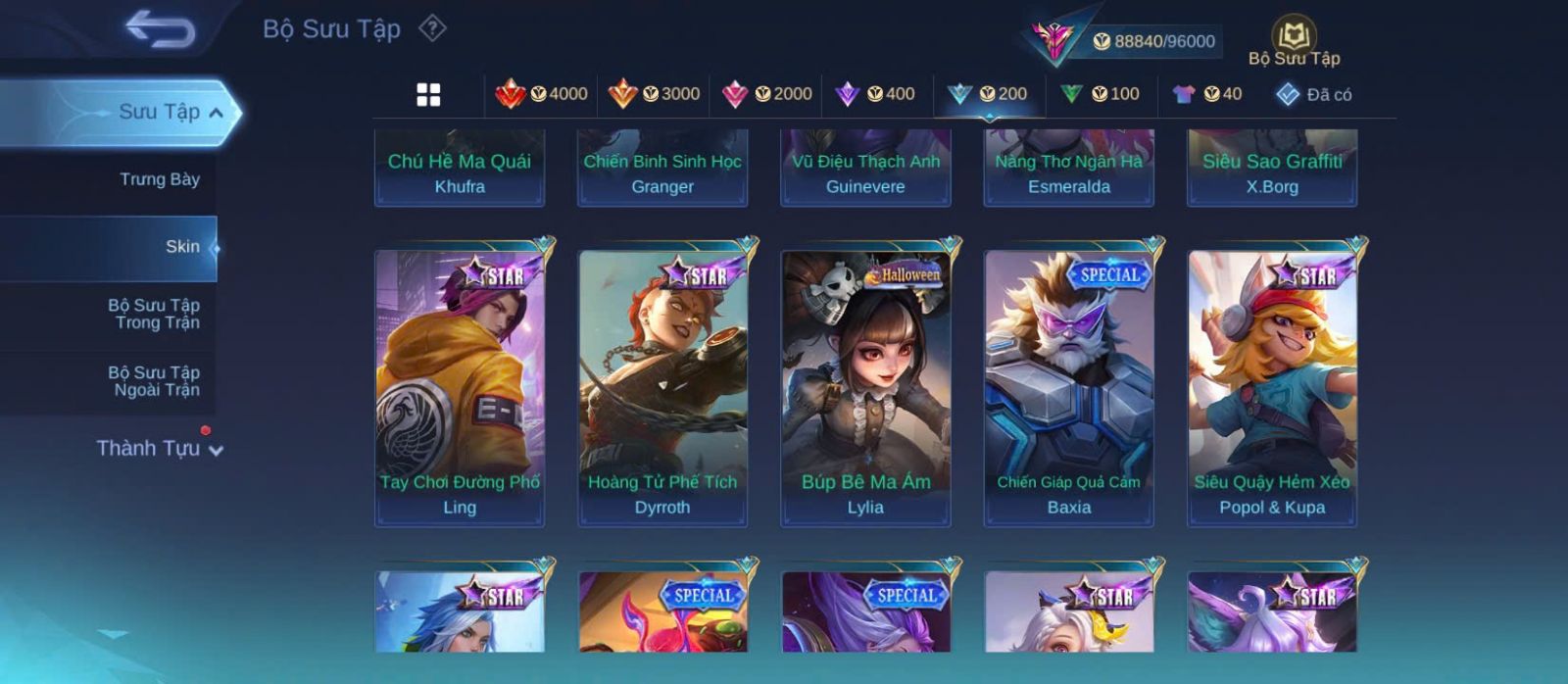Open the Bộ Sưu Tập help icon
This screenshot has height=684, width=1568.
432,28
